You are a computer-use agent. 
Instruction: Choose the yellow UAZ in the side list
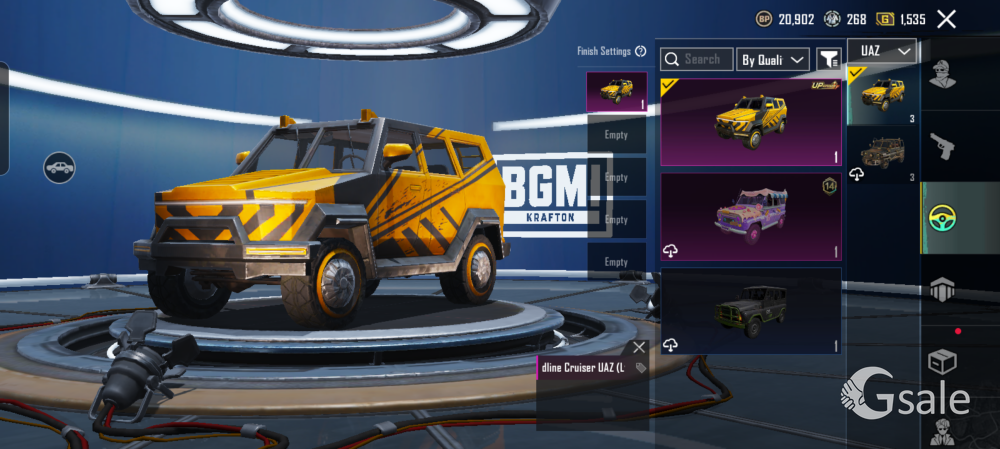pos(882,96)
